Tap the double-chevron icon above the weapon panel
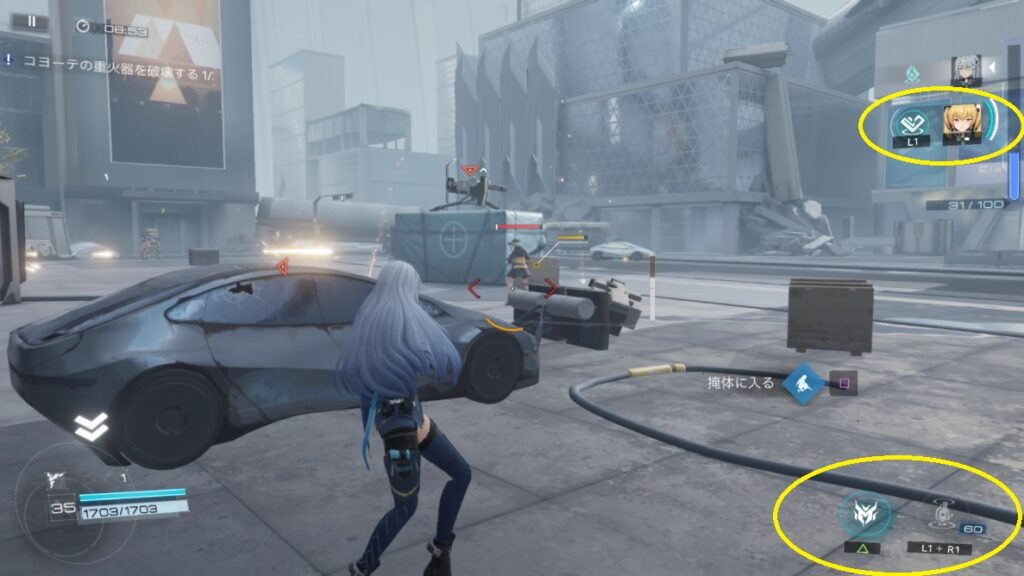 click(x=90, y=427)
